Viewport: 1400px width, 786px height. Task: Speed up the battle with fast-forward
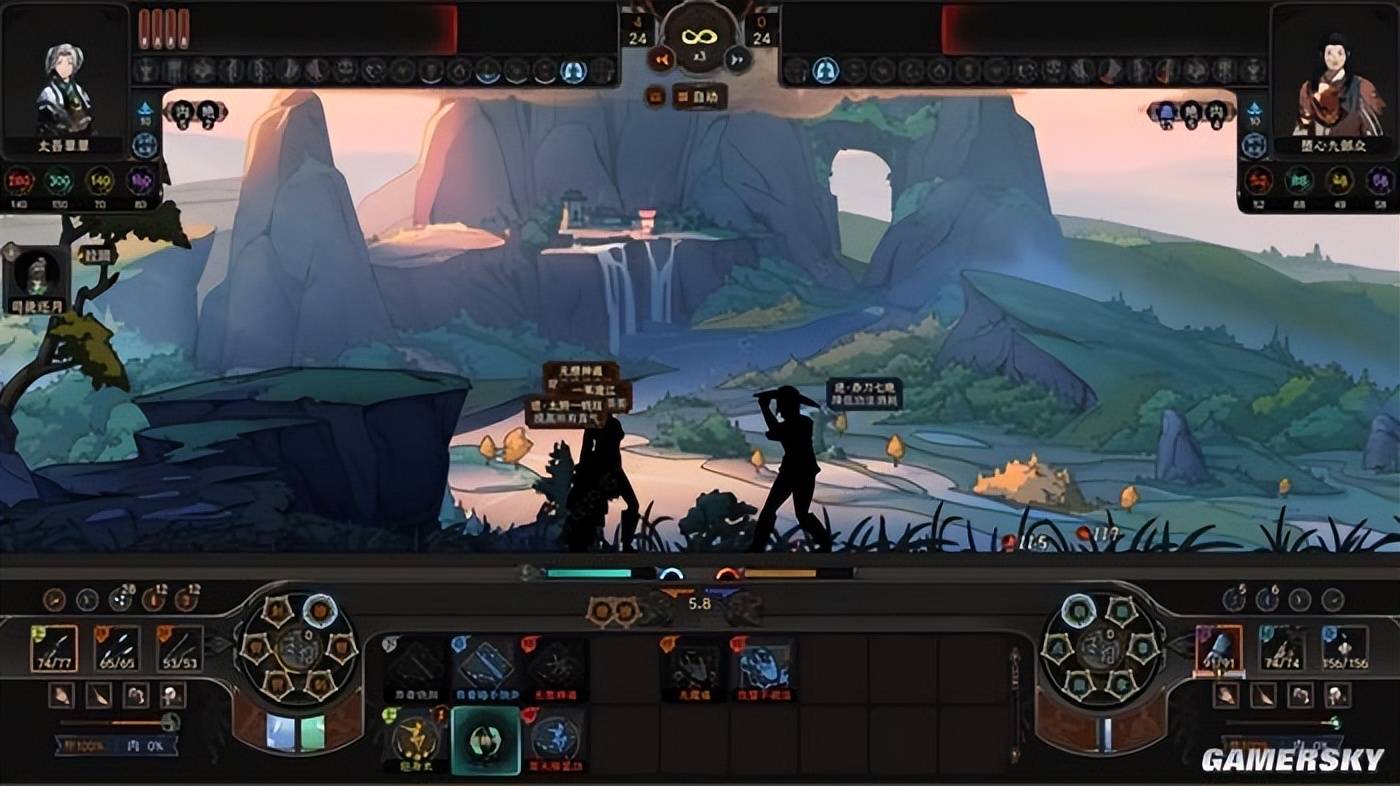[737, 59]
